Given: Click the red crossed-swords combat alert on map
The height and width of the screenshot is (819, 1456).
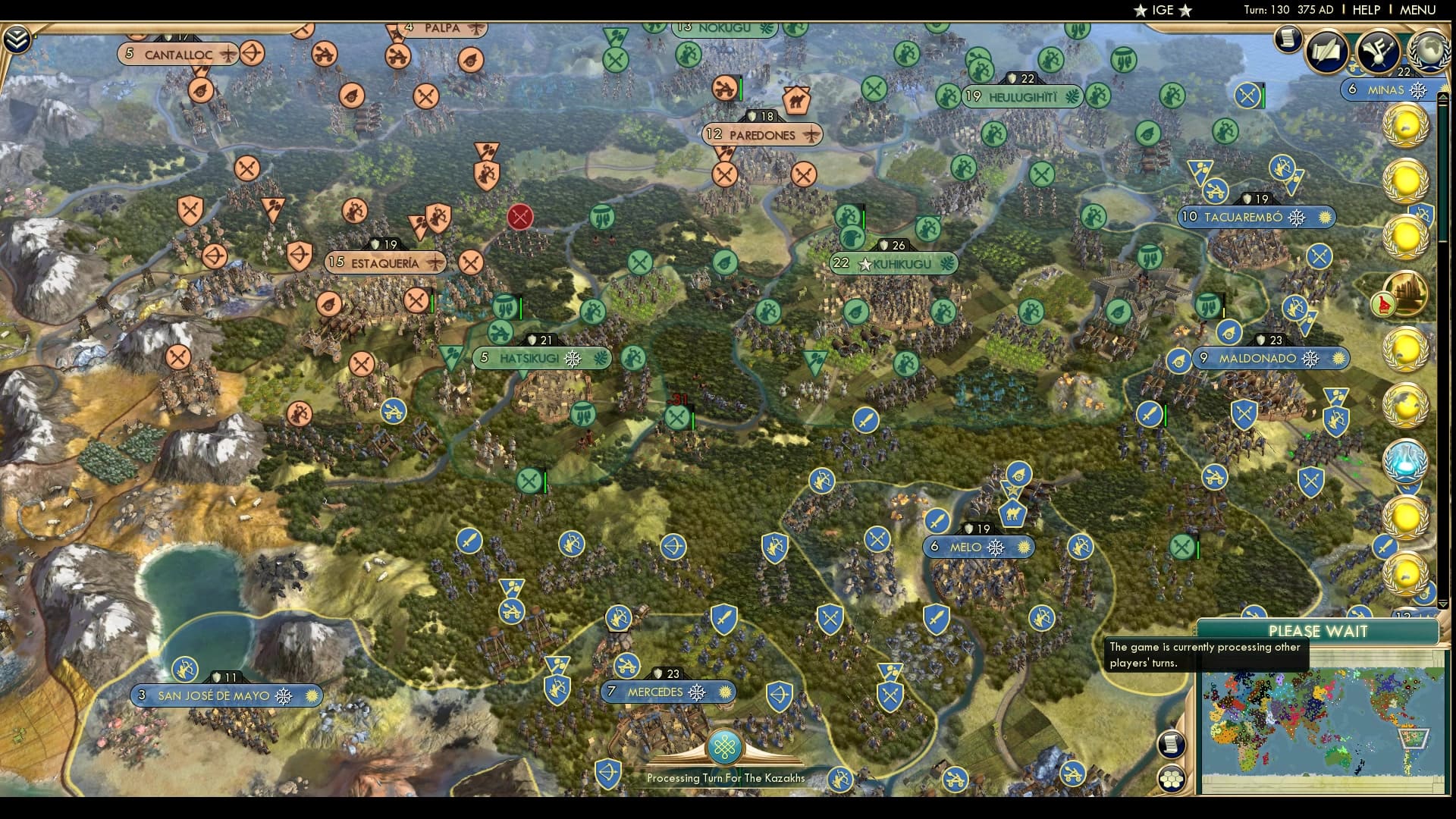Looking at the screenshot, I should click(x=519, y=217).
